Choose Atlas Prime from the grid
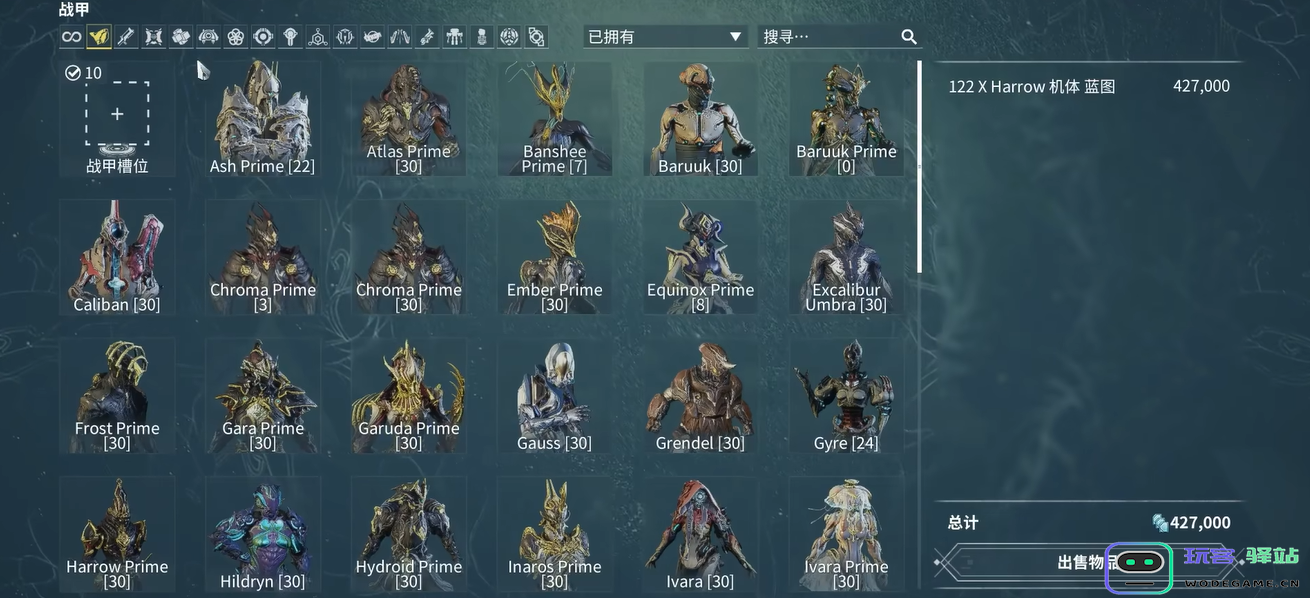 click(408, 118)
